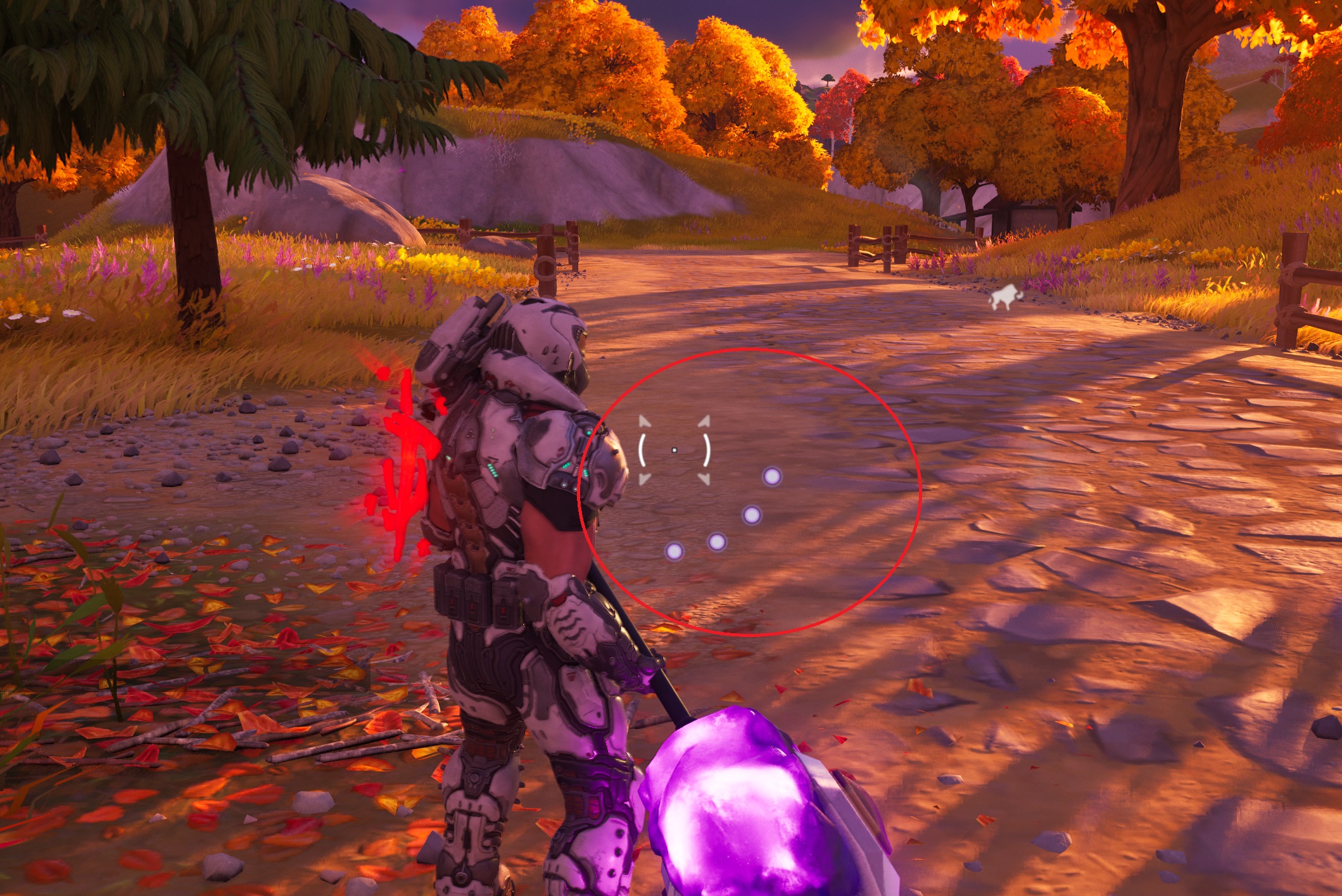Screen dimensions: 1342x896
Task: Click the lower-right arrow of the targeting reticle
Action: click(x=704, y=479)
